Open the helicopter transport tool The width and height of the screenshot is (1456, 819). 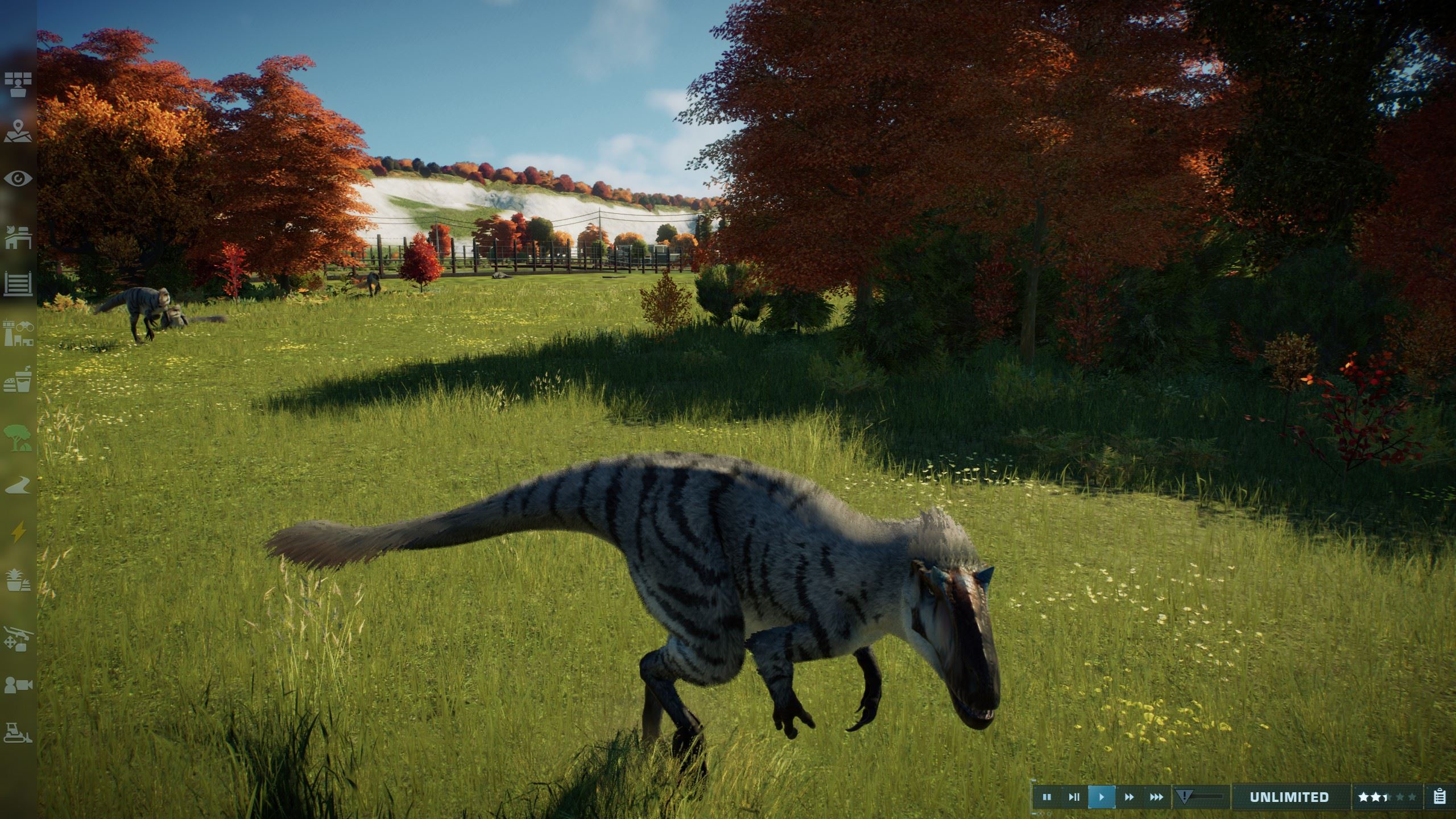point(18,638)
